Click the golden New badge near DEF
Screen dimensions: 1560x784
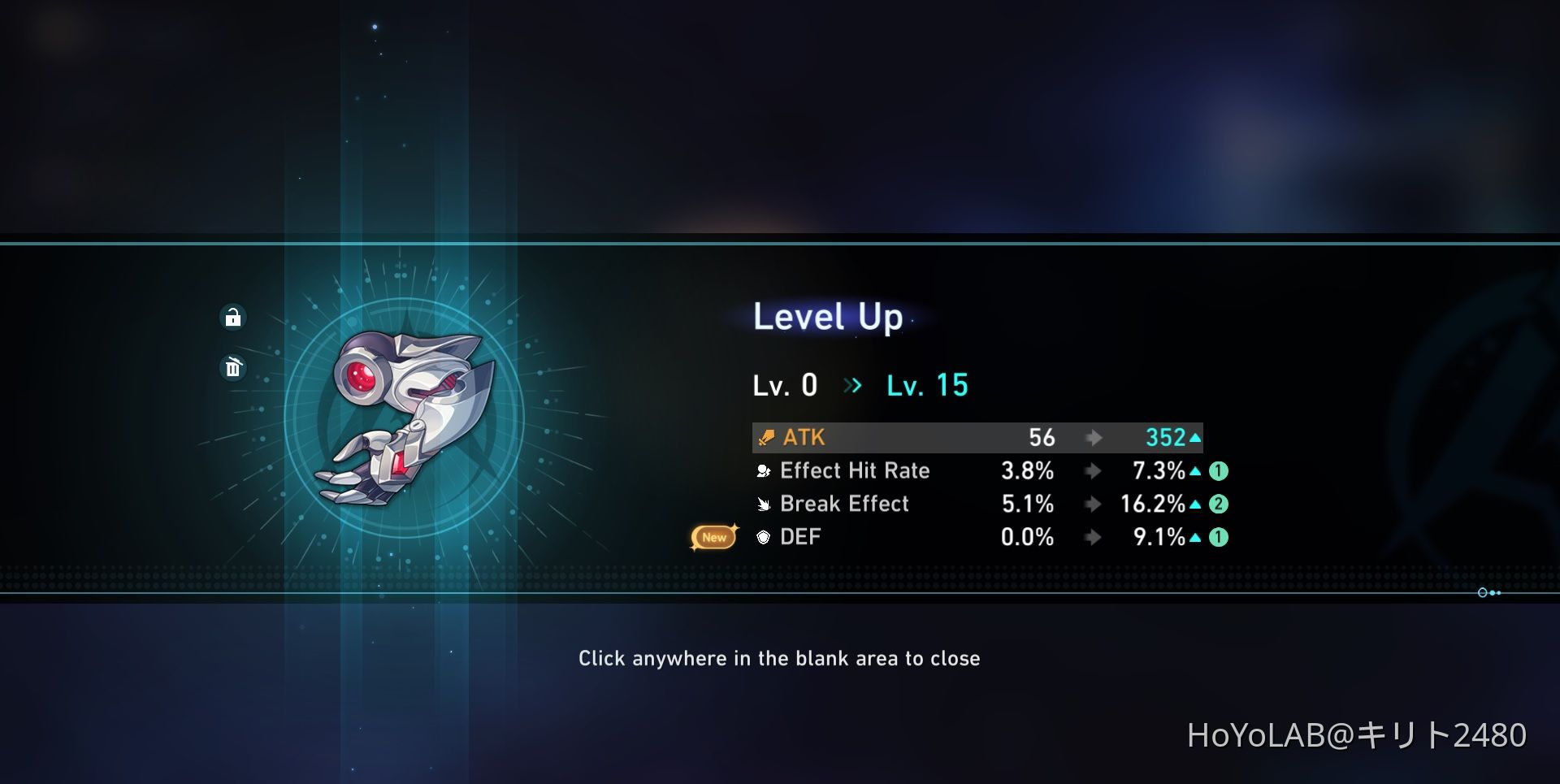(x=713, y=537)
